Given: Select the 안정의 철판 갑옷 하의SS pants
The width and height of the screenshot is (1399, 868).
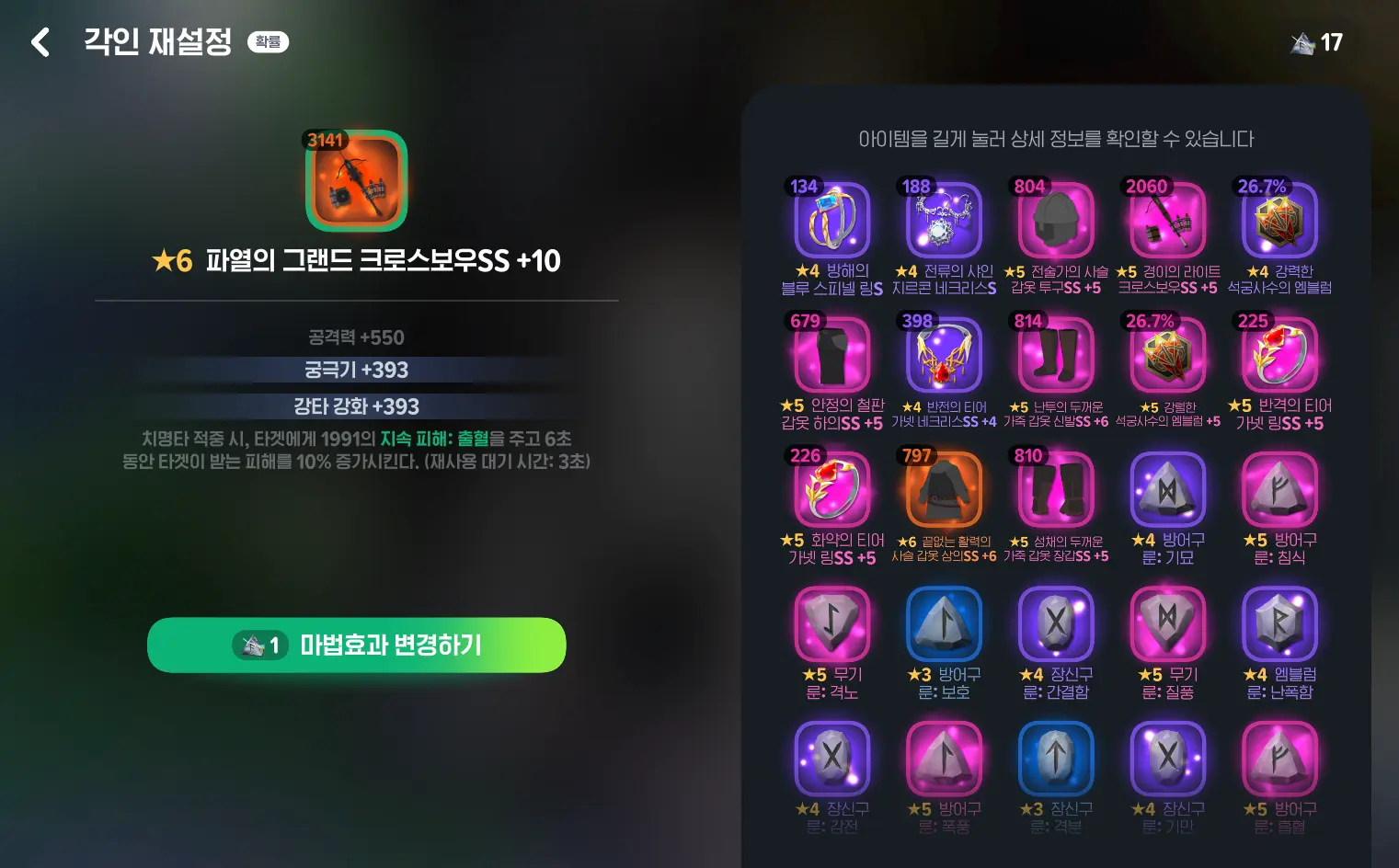Looking at the screenshot, I should coord(831,354).
